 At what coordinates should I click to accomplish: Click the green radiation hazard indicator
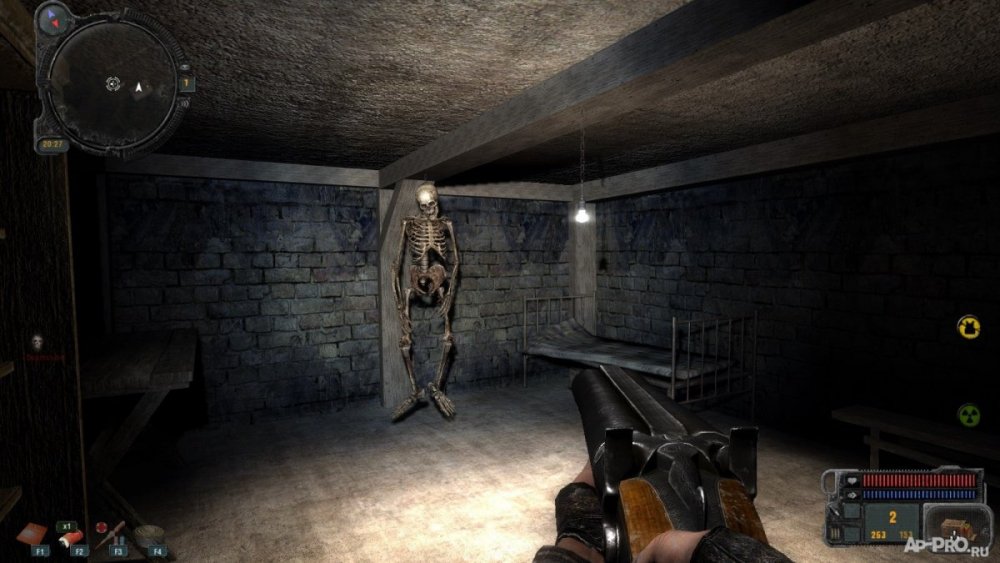[968, 414]
